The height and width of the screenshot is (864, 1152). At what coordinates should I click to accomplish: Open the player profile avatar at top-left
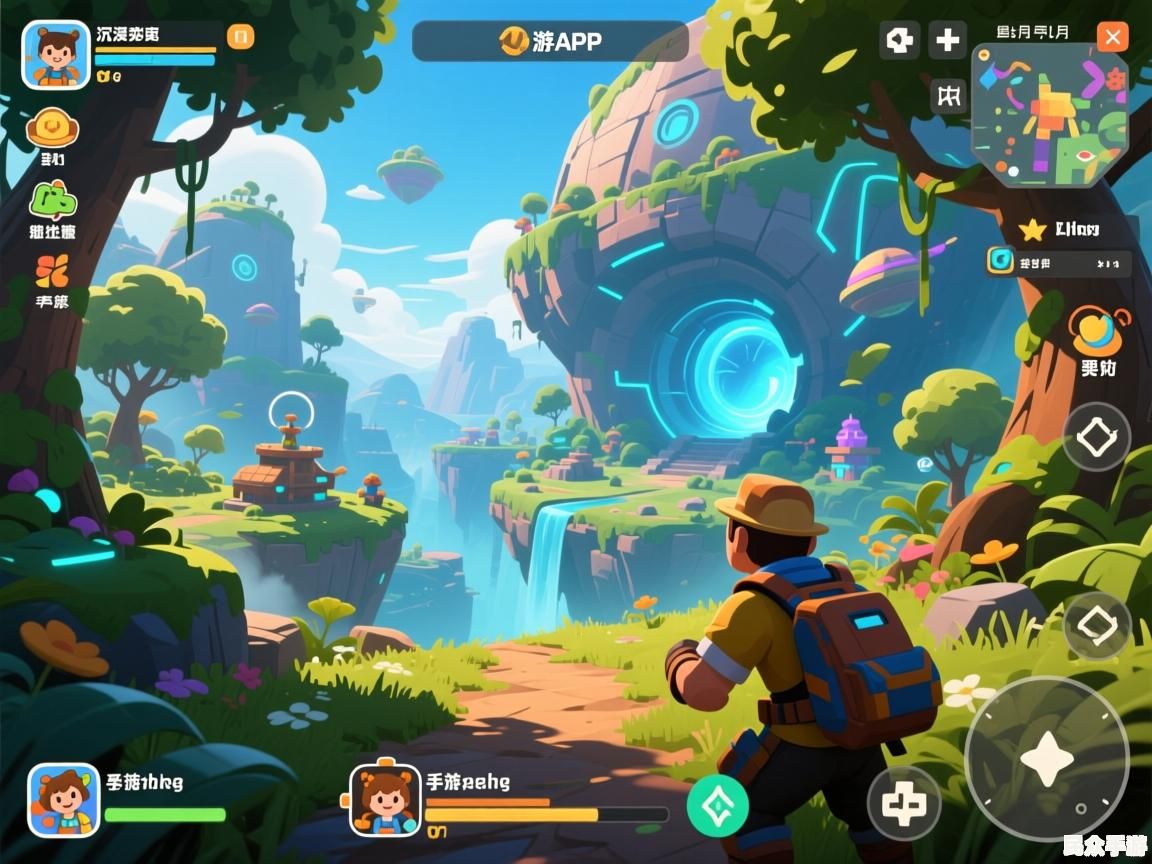pos(56,55)
